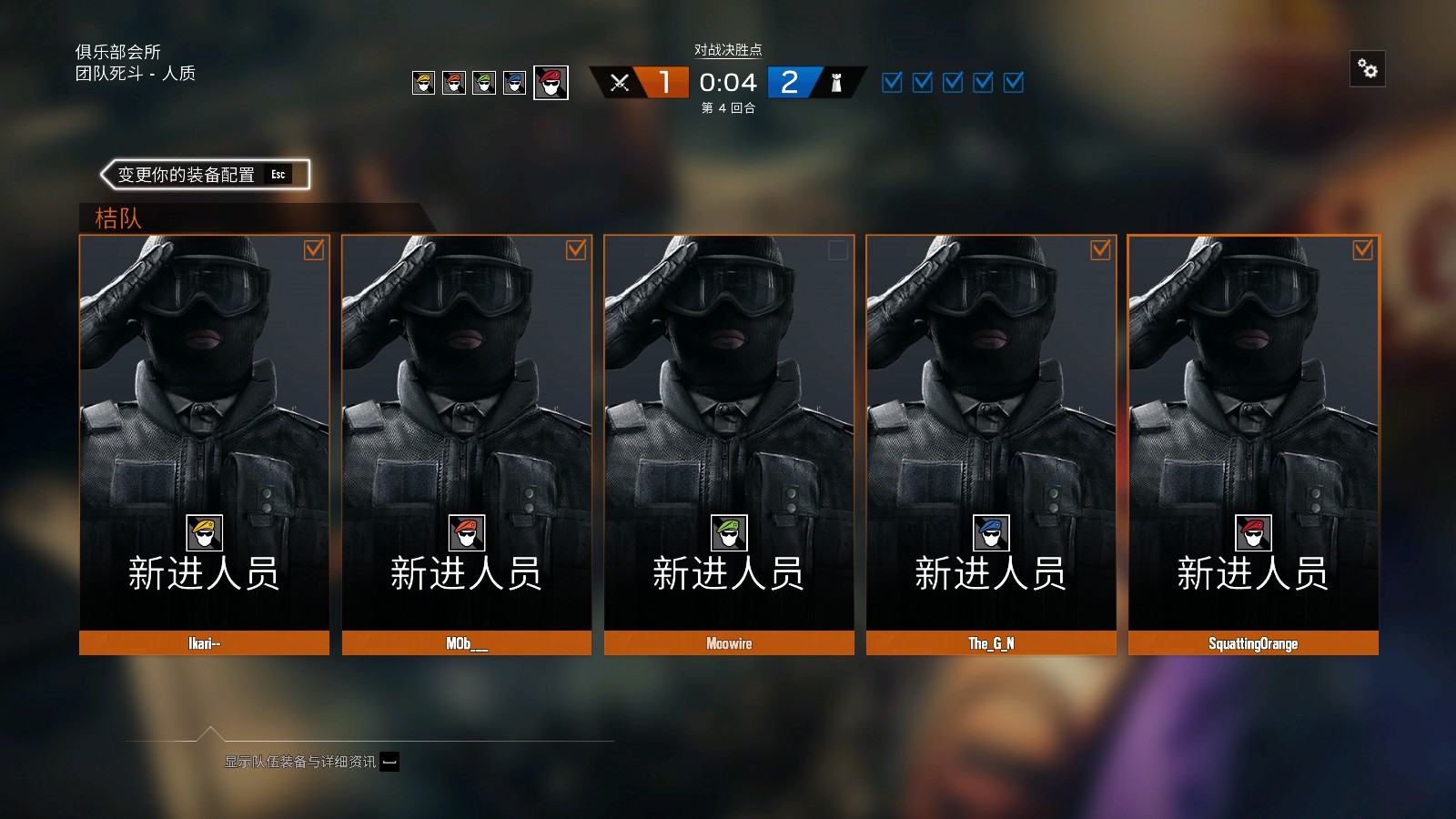Click the blue beret operator icon on The_G_N's card
Viewport: 1456px width, 819px height.
(991, 533)
